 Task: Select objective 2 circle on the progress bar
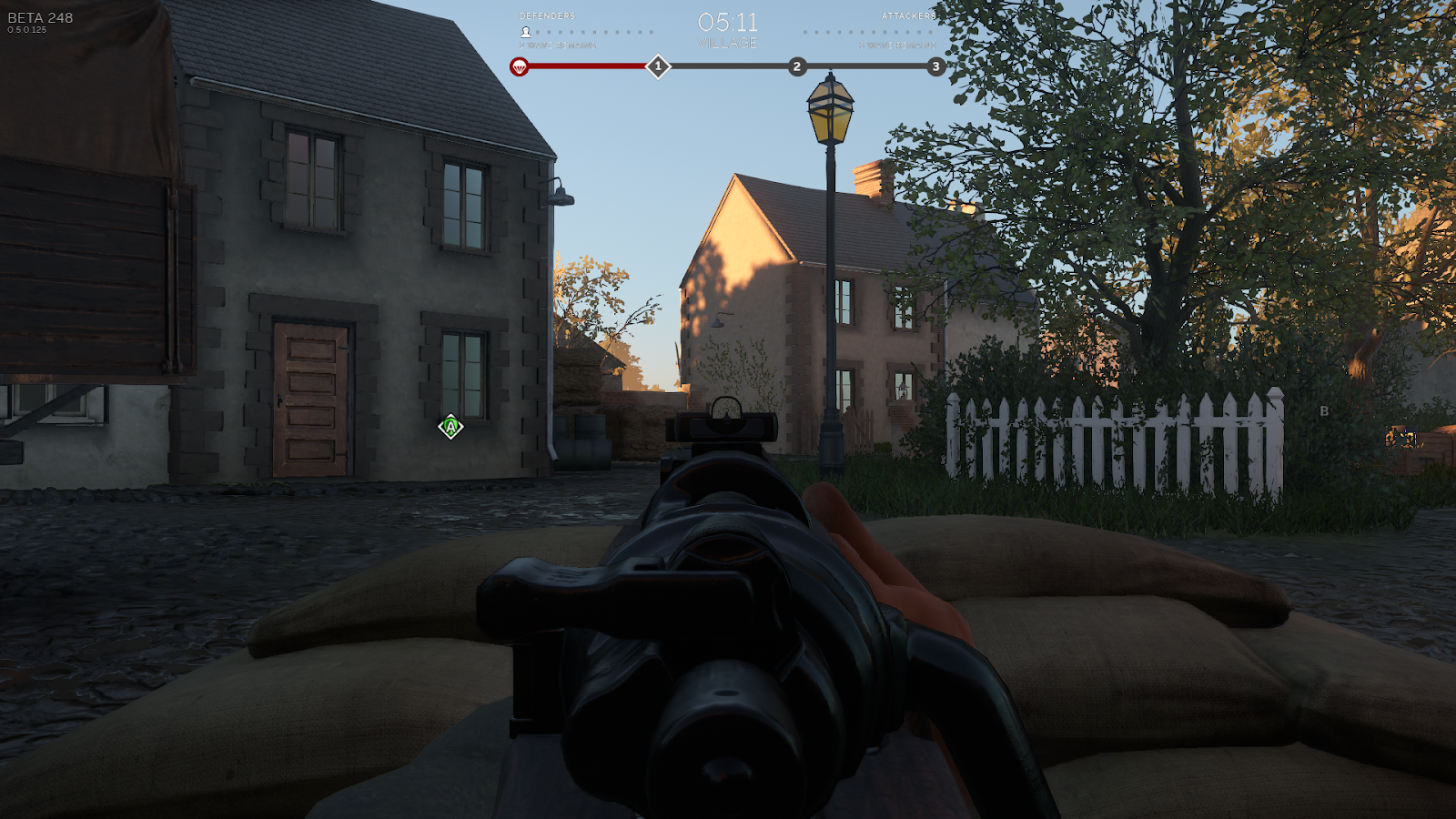point(797,66)
